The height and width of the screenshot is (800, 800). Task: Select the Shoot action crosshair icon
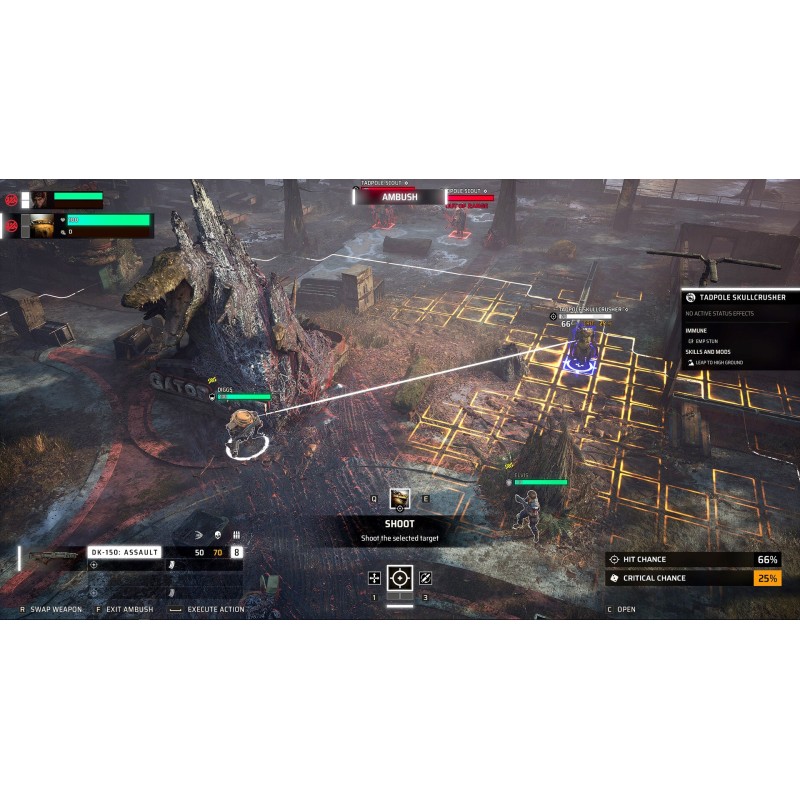400,578
